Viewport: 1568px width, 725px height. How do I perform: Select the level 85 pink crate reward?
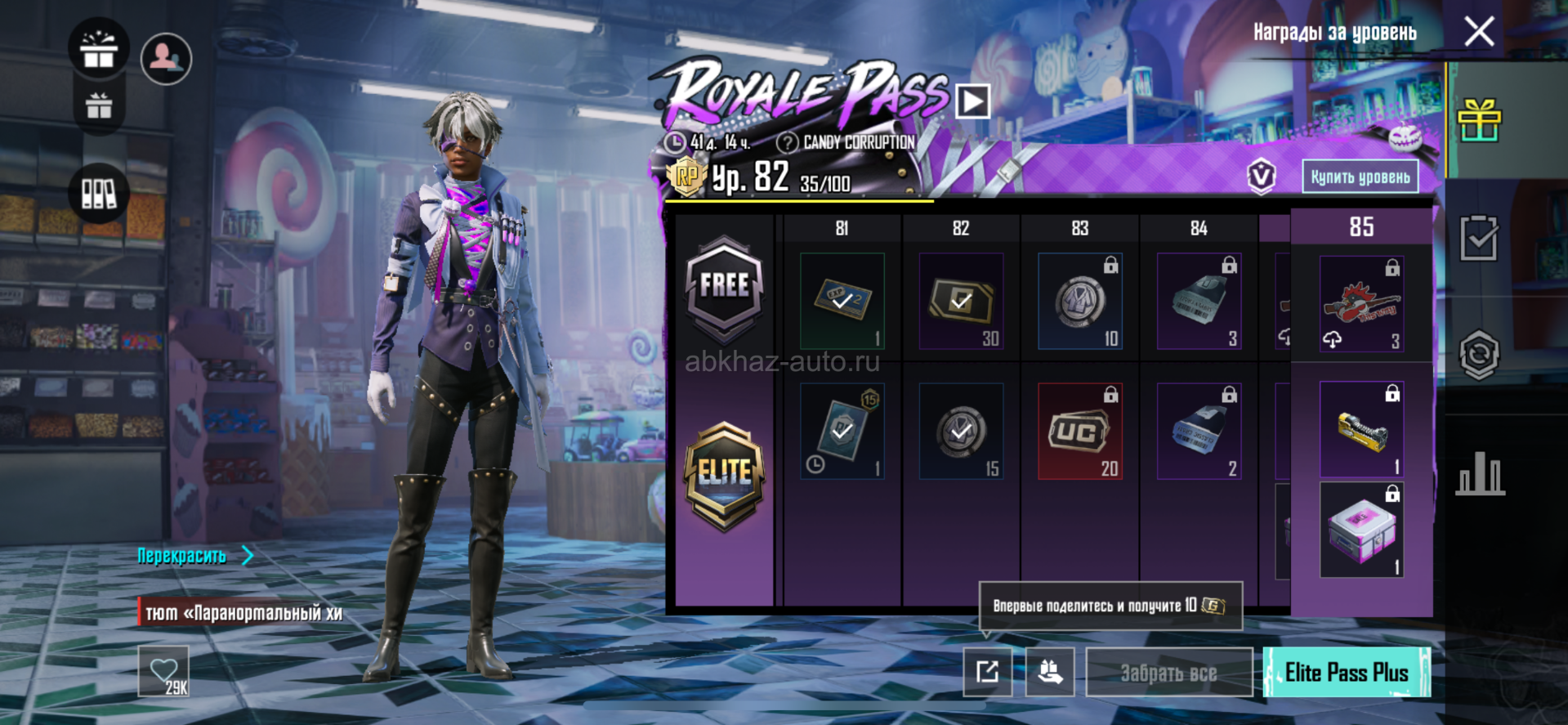tap(1361, 530)
